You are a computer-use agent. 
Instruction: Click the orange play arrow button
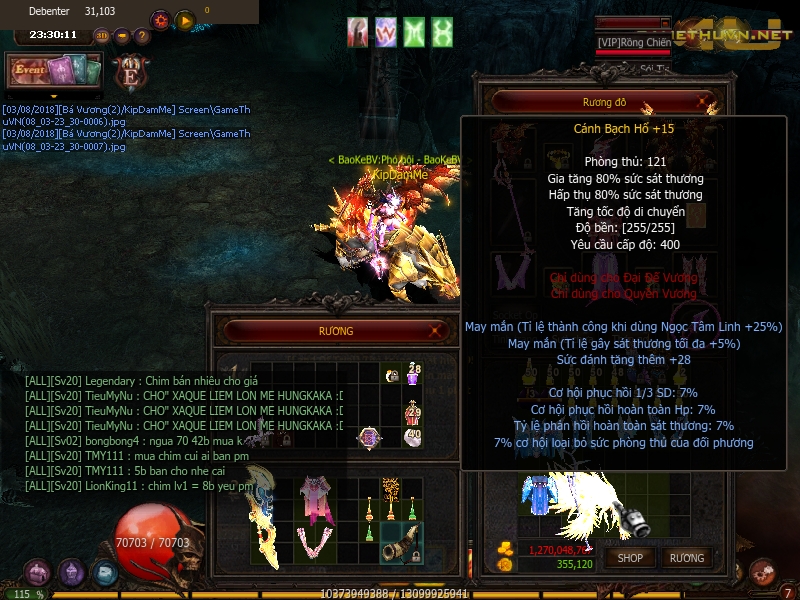pyautogui.click(x=185, y=20)
